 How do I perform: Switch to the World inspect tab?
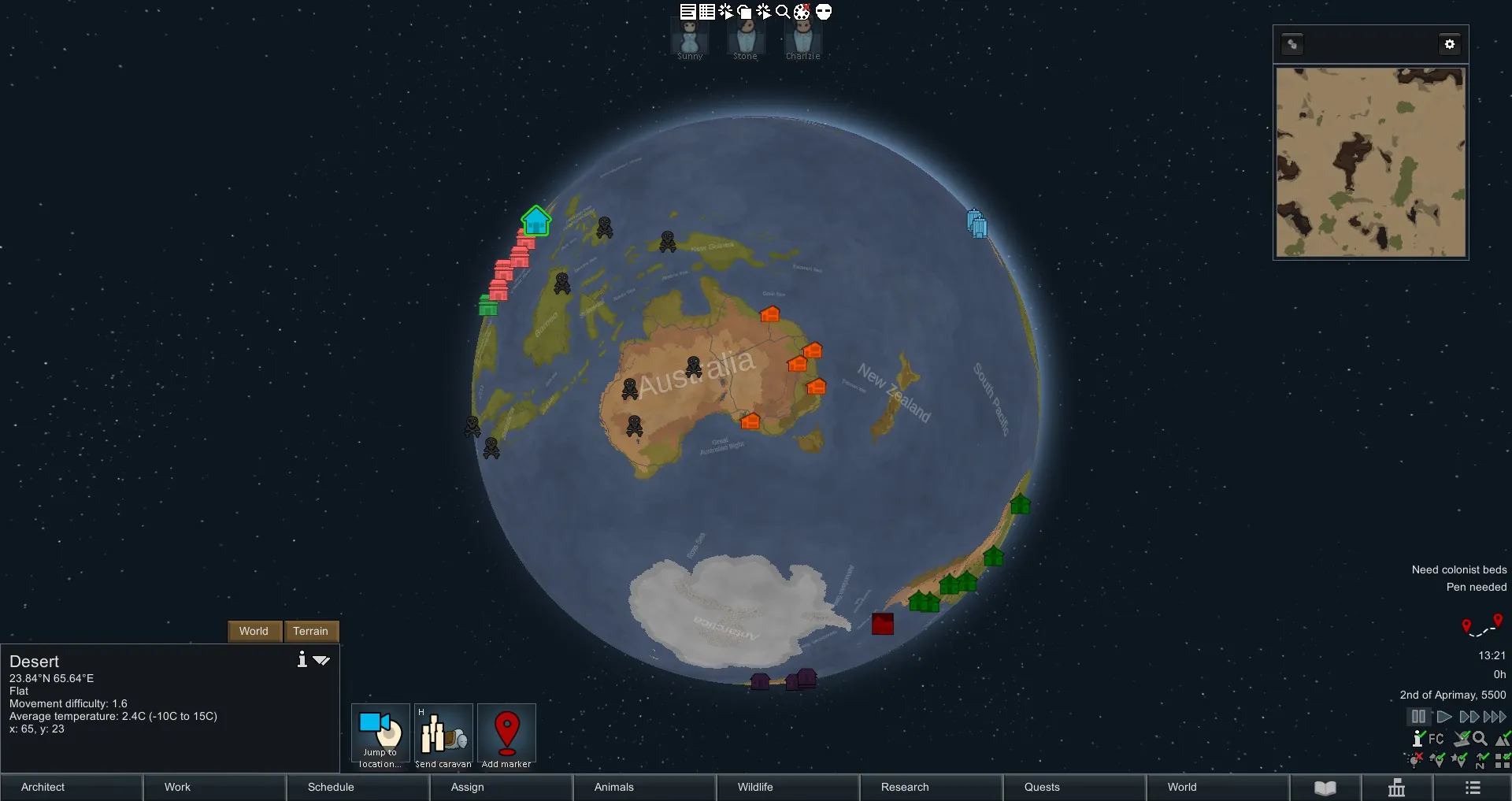(x=254, y=631)
